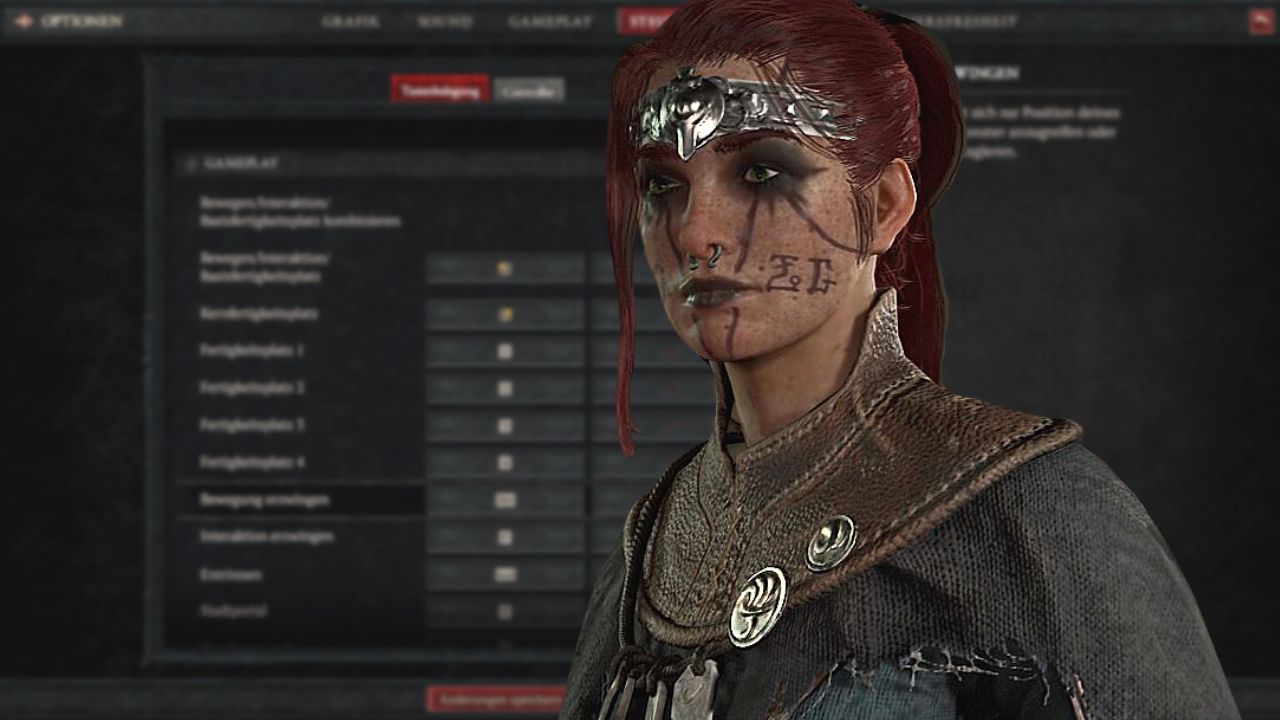Open the Grafik settings tab

(352, 19)
